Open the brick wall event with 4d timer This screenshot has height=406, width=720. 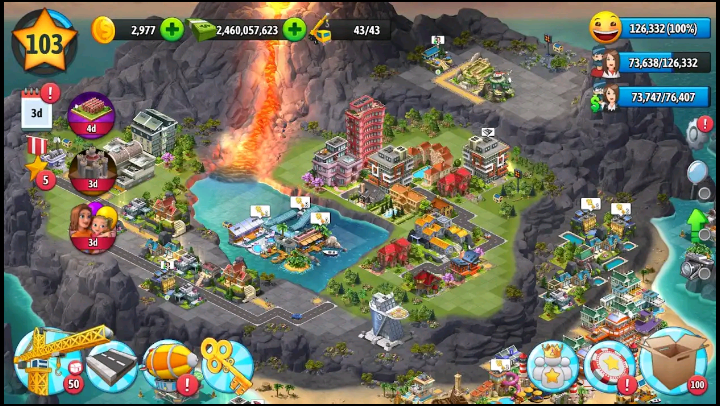point(91,115)
